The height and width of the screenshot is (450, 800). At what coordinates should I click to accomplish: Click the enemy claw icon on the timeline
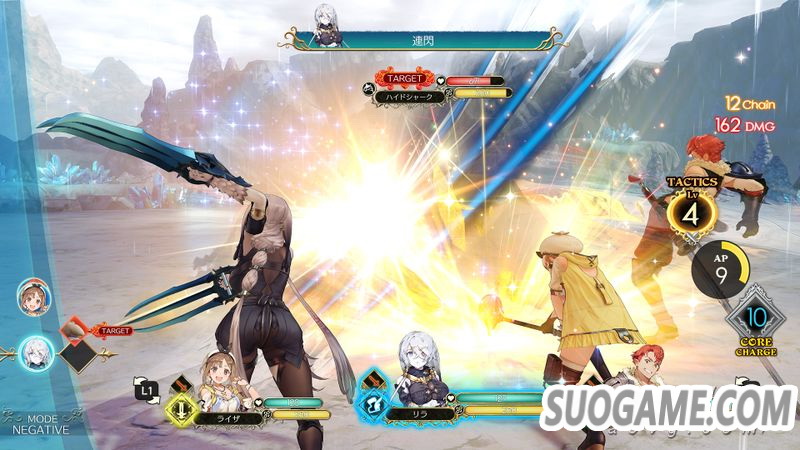[x=73, y=329]
